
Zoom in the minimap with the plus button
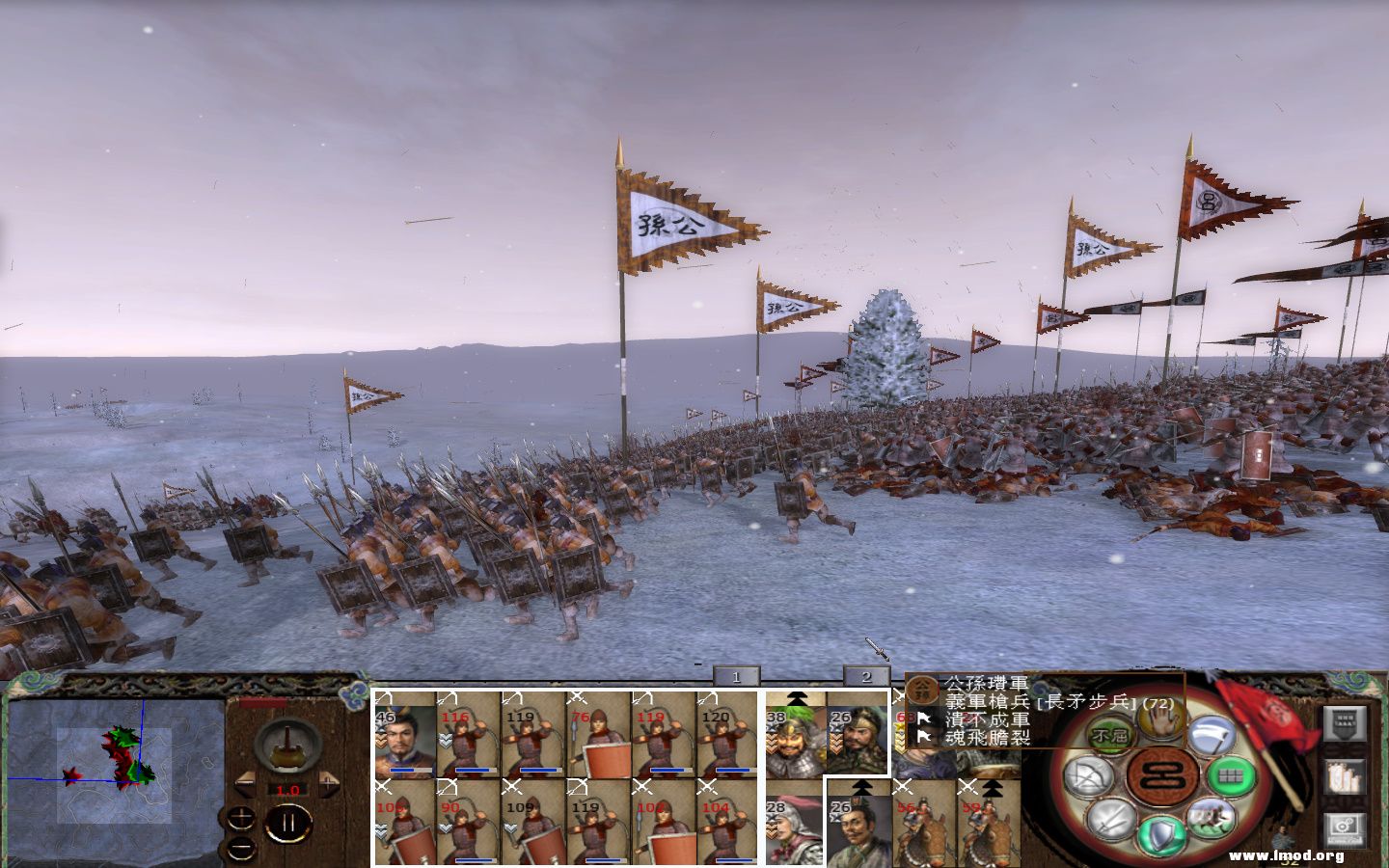pos(241,818)
